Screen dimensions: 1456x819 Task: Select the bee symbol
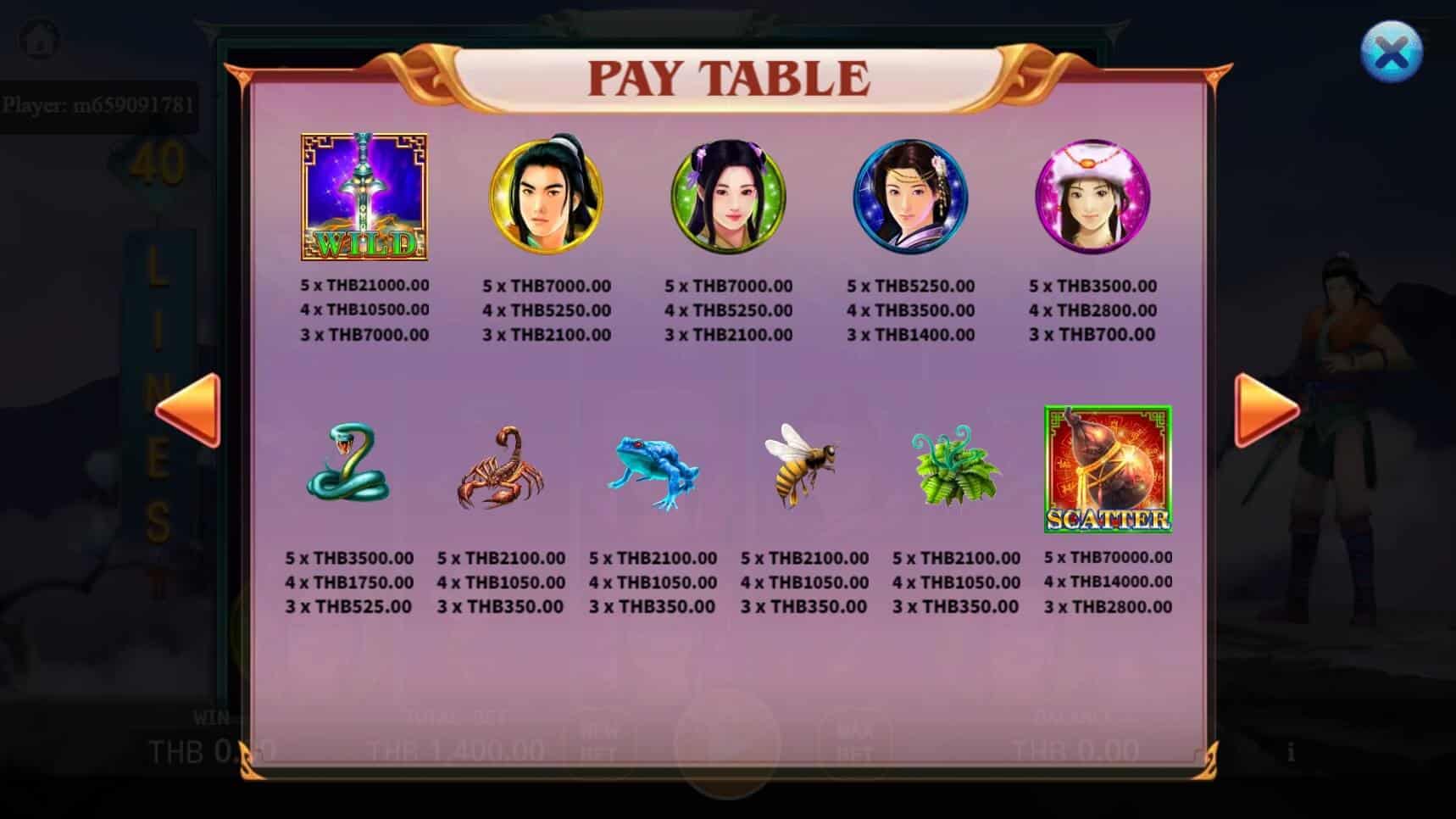point(805,466)
